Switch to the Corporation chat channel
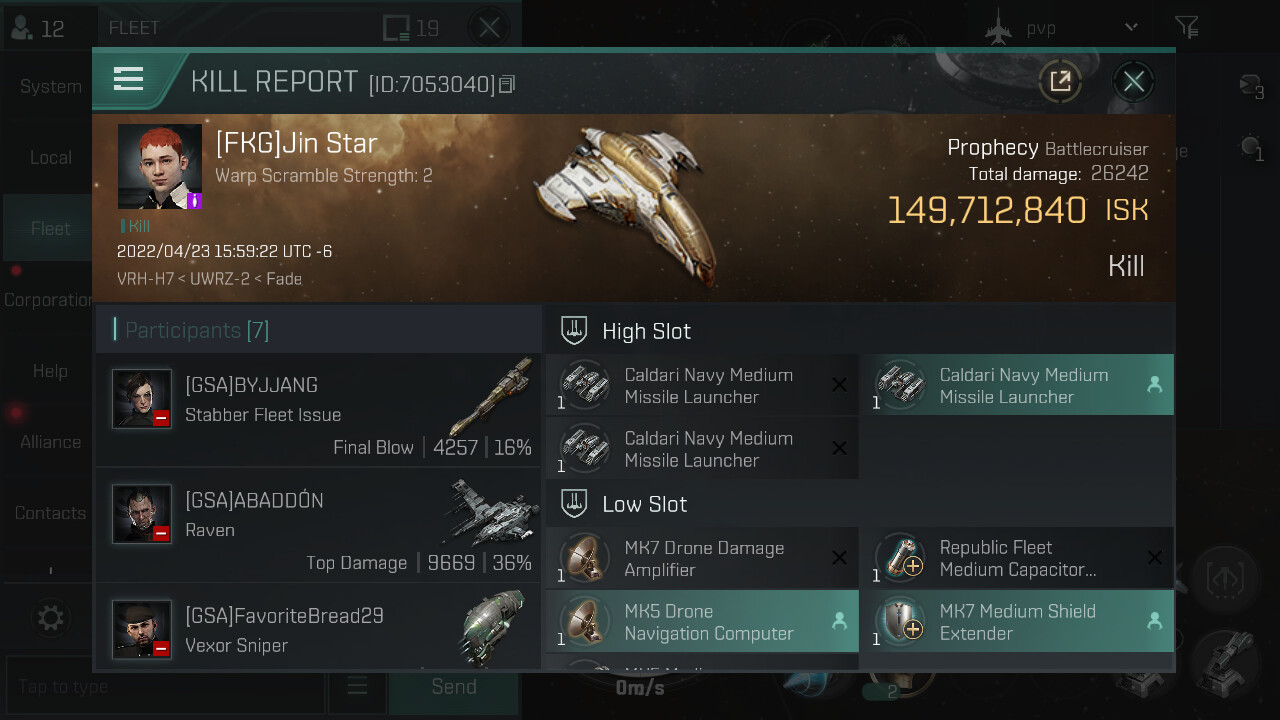This screenshot has height=720, width=1280. tap(48, 300)
